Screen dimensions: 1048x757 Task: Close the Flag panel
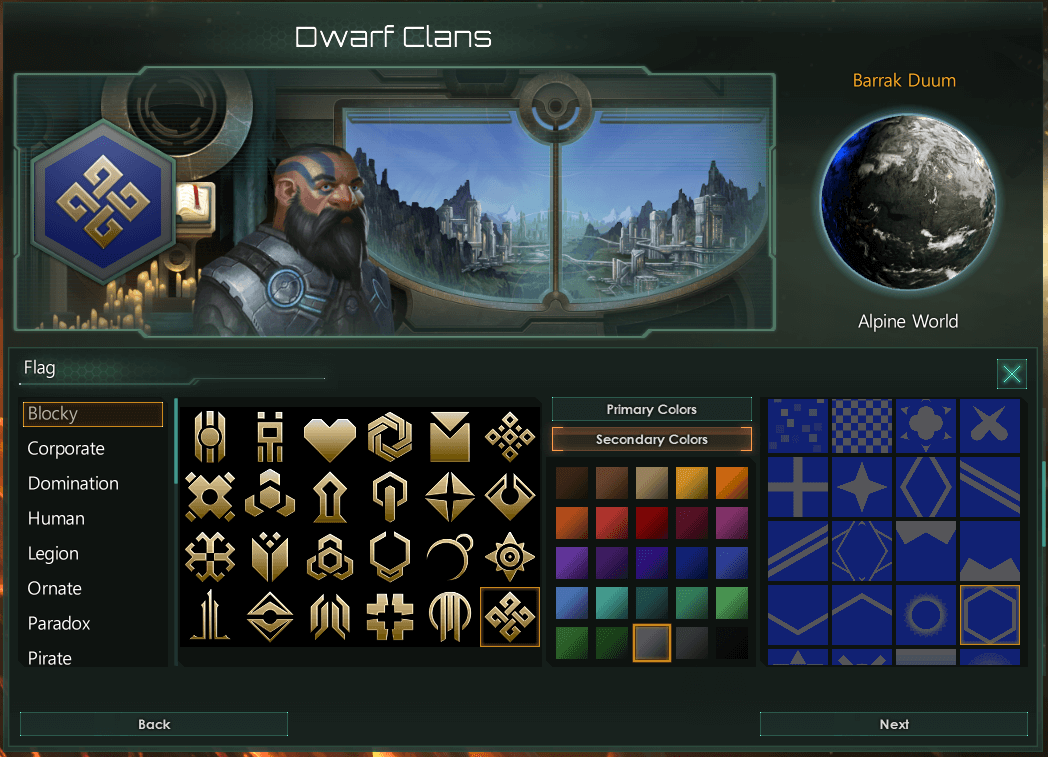coord(1012,374)
